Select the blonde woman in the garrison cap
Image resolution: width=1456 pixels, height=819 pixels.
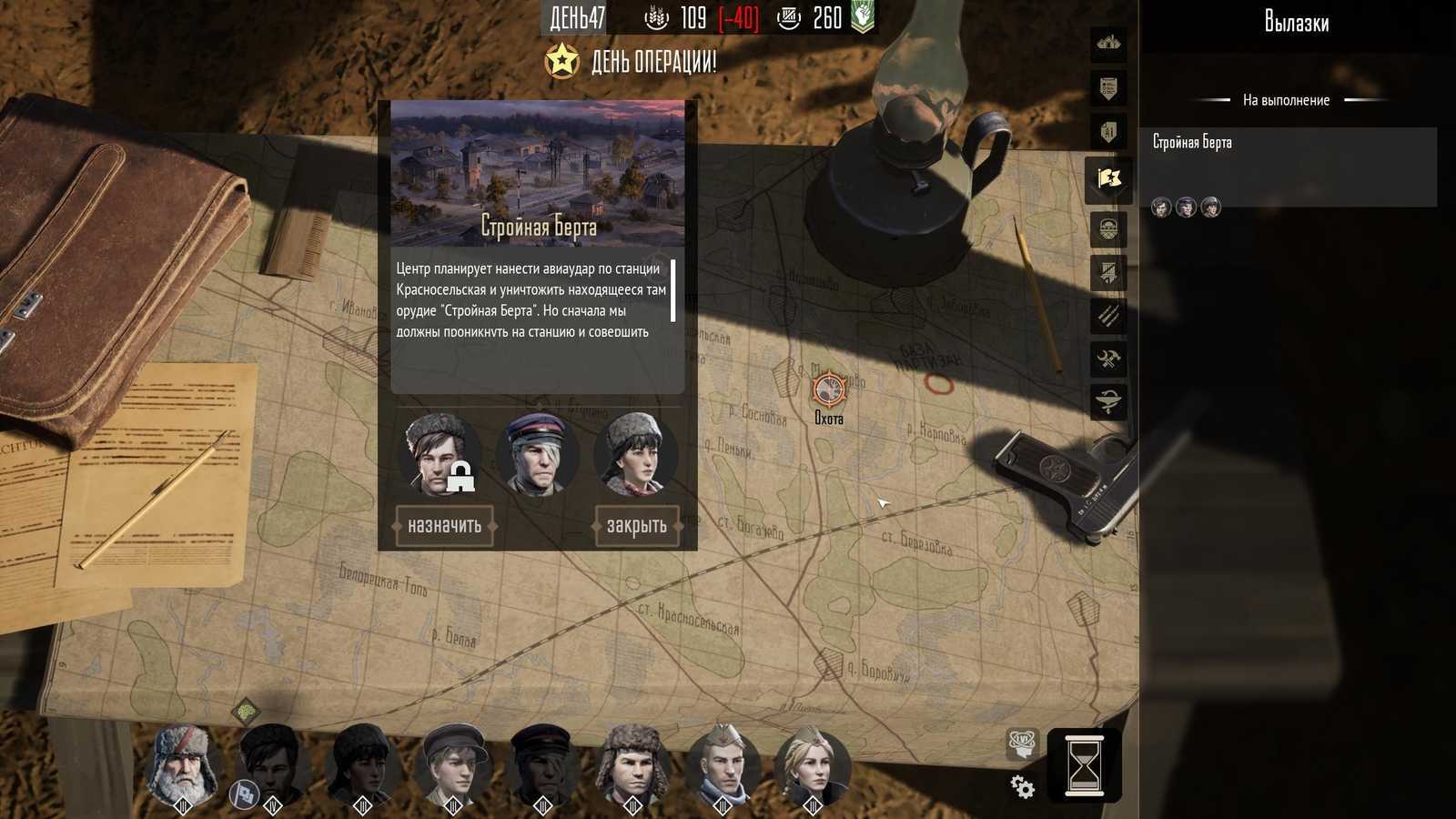point(812,765)
